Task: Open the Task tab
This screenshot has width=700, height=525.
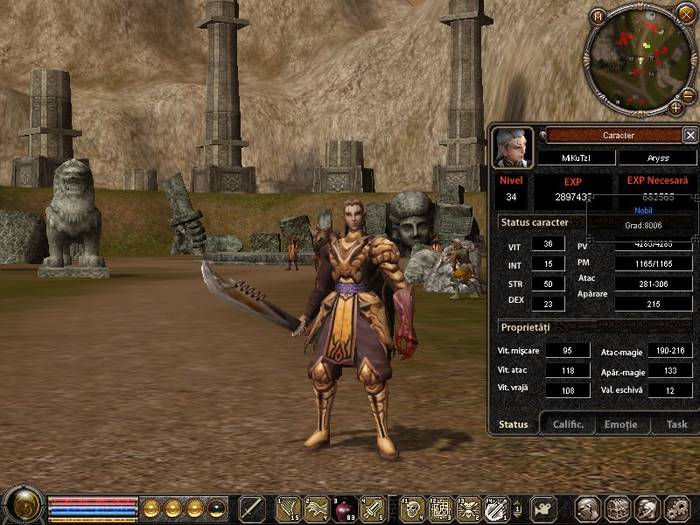Action: click(677, 424)
